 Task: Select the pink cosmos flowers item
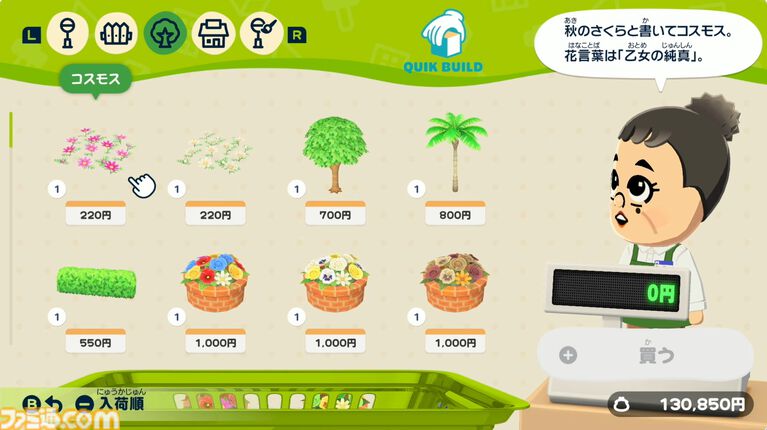(93, 152)
